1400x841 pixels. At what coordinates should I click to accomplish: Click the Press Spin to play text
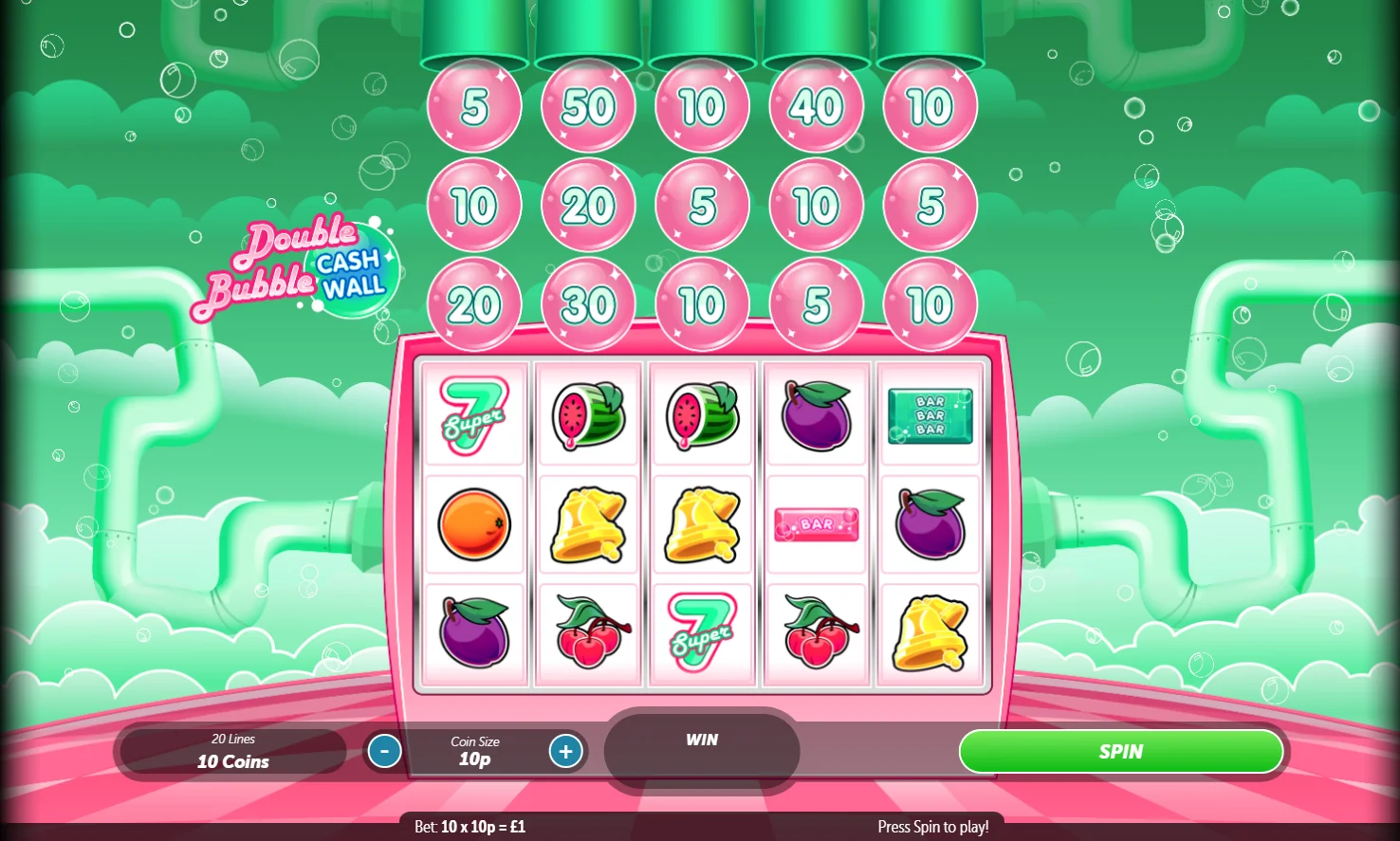932,826
